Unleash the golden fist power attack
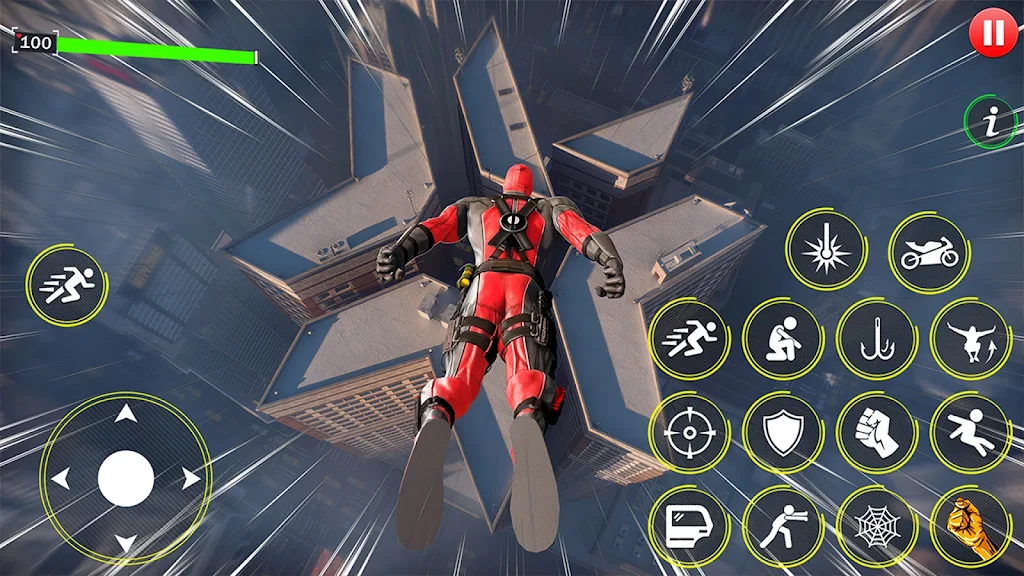 (969, 526)
